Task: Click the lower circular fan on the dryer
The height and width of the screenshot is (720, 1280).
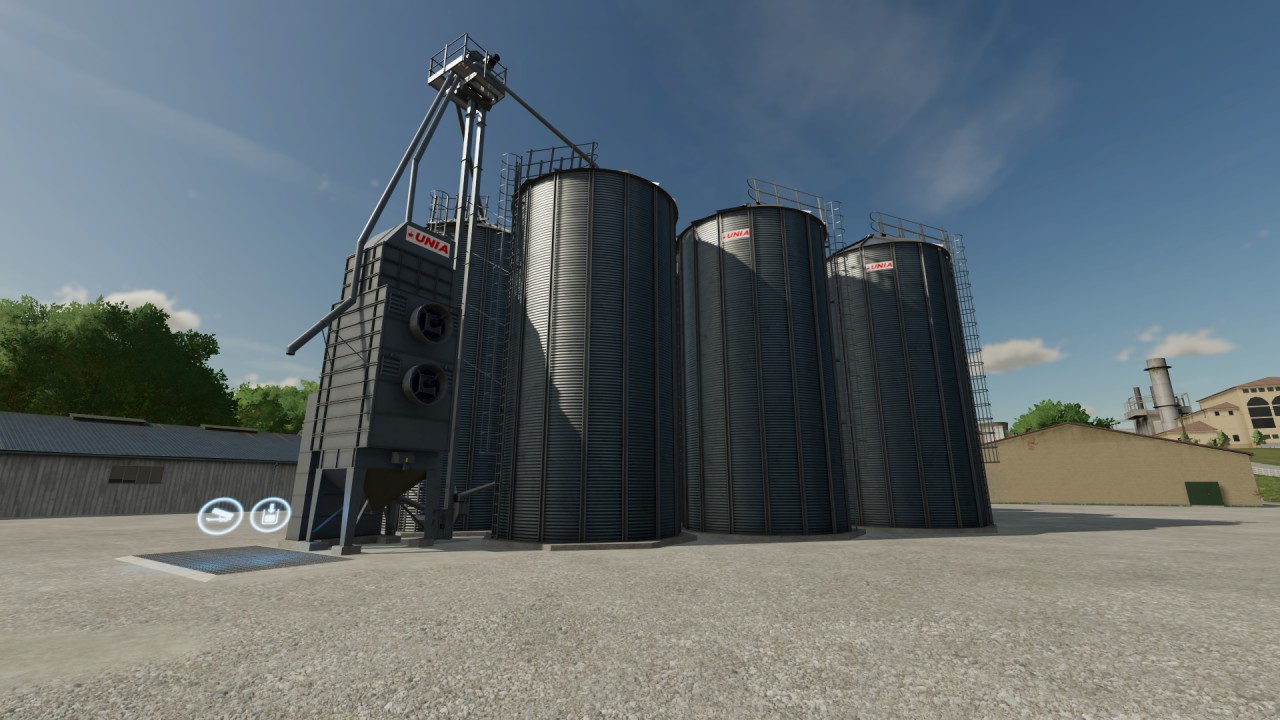Action: click(x=424, y=381)
